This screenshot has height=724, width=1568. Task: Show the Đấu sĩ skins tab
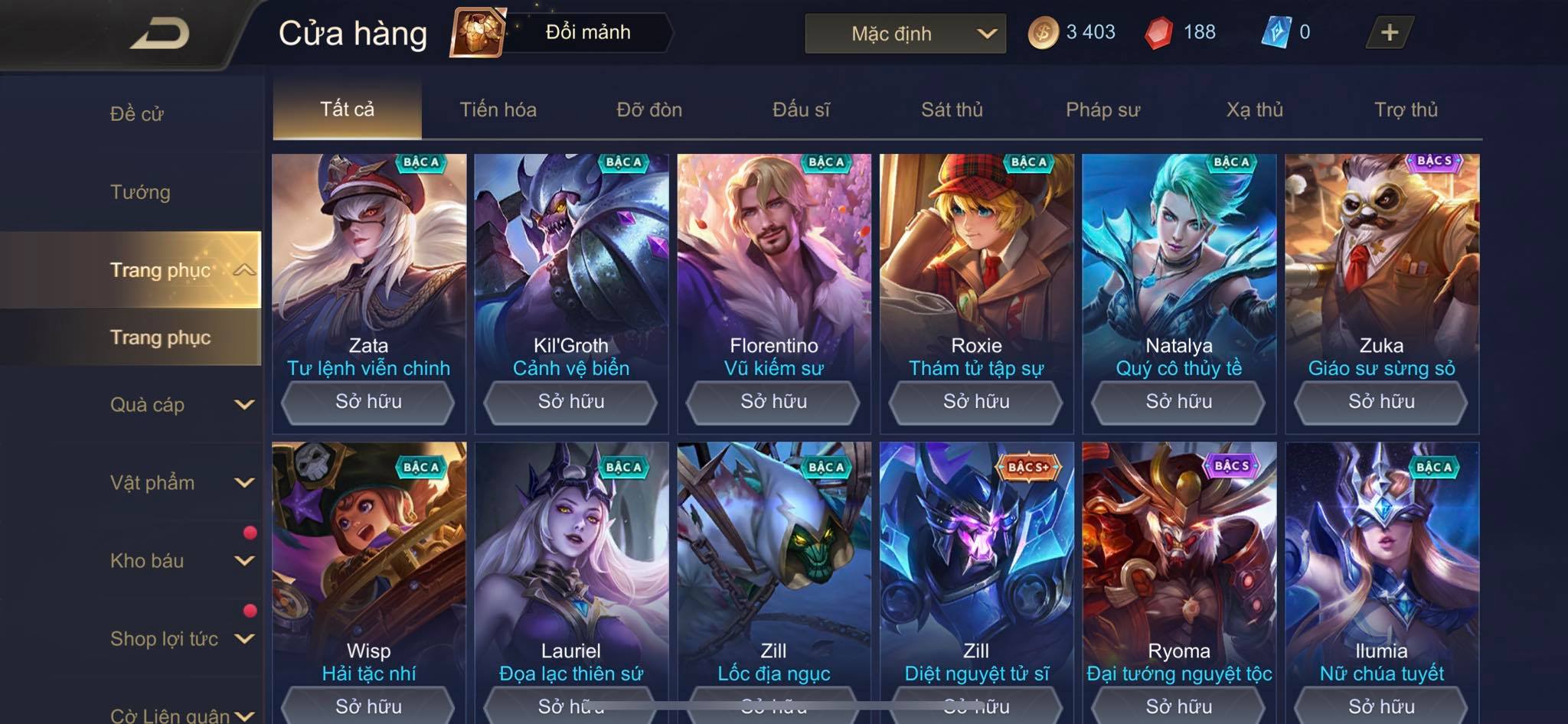[x=801, y=109]
